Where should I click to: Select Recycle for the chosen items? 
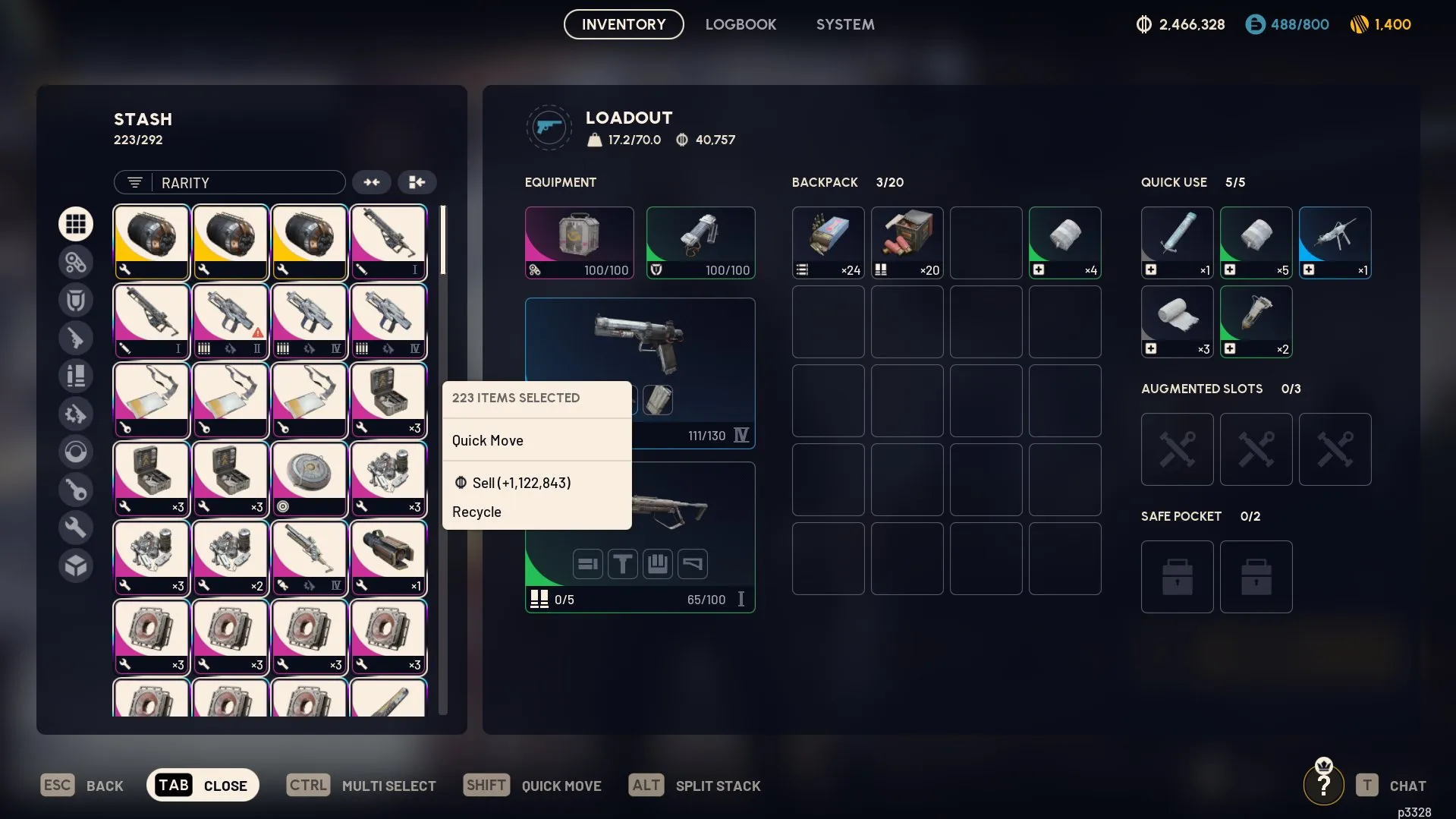pyautogui.click(x=476, y=512)
